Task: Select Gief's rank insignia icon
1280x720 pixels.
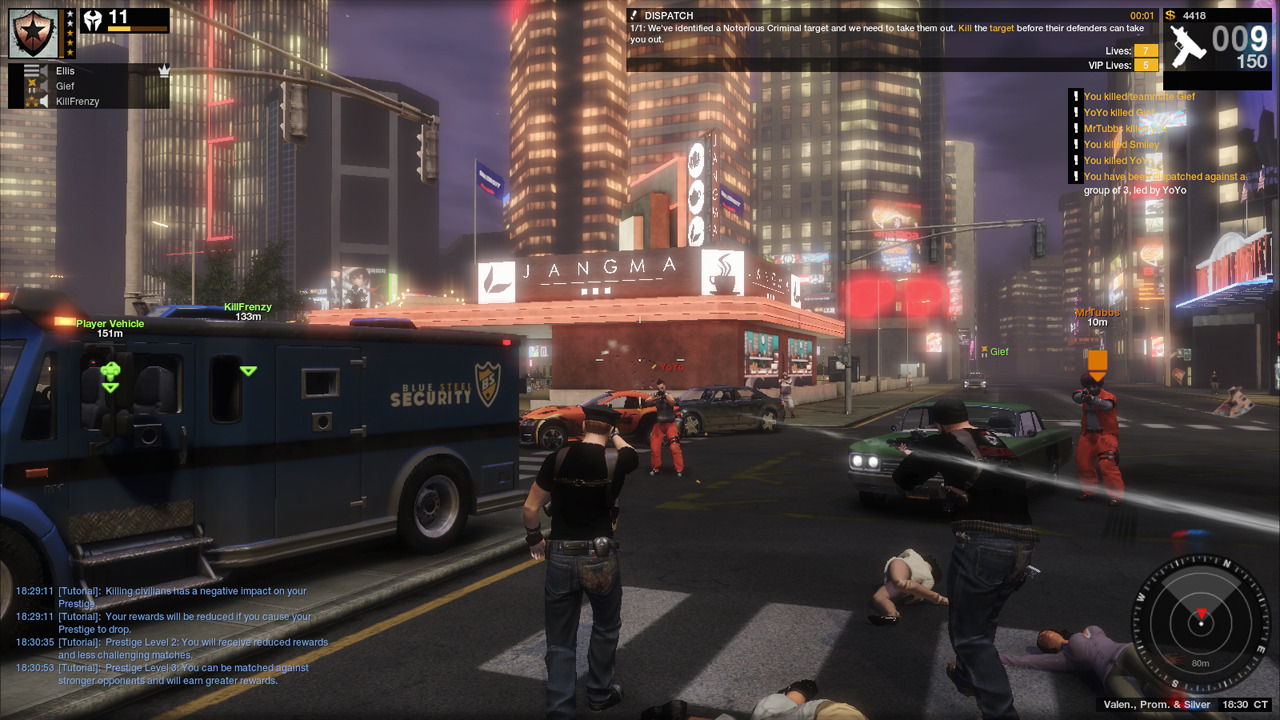Action: [31, 85]
